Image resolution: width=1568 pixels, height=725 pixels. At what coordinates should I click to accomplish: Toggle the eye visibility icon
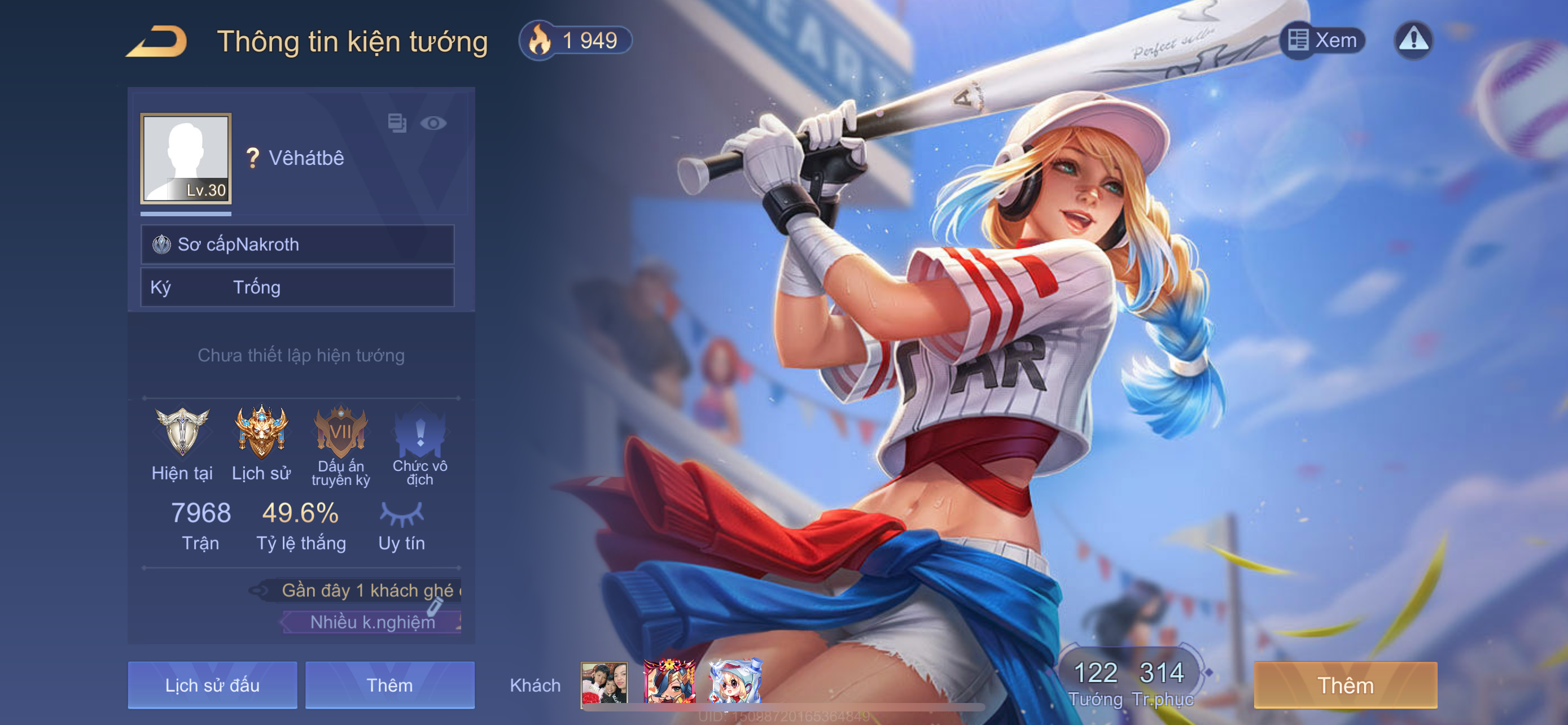point(433,124)
